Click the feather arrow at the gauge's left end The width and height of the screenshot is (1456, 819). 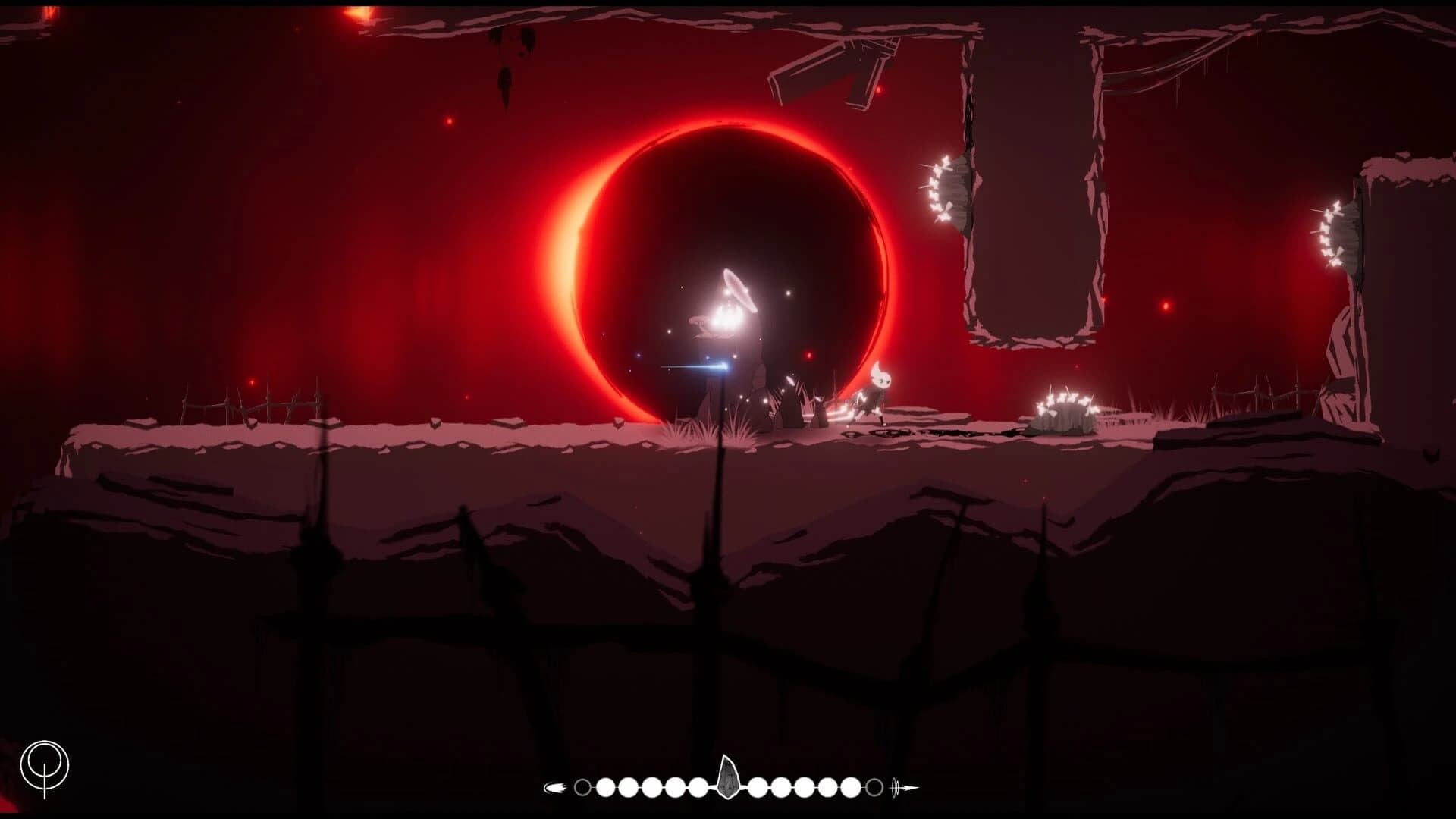pos(556,786)
